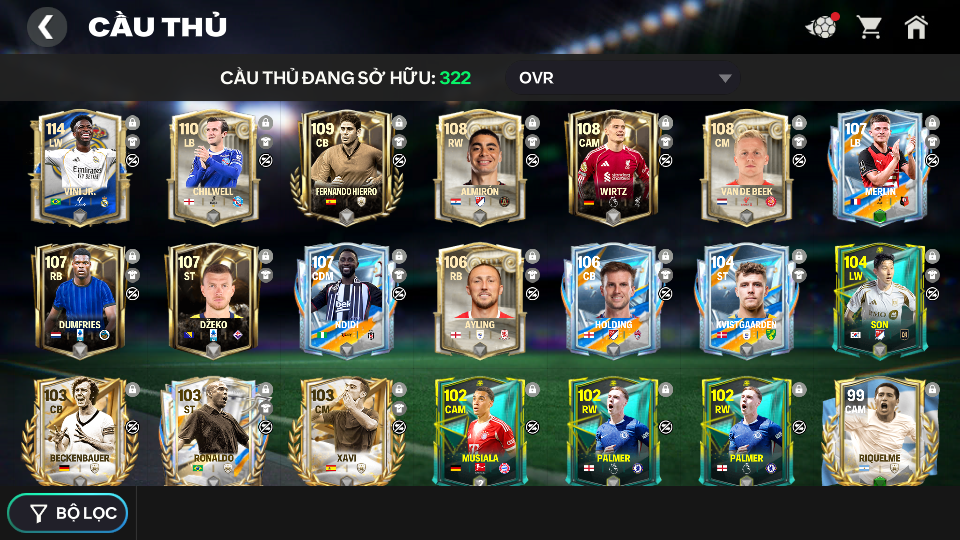Open the football notifications icon
This screenshot has width=960, height=540.
click(x=821, y=27)
